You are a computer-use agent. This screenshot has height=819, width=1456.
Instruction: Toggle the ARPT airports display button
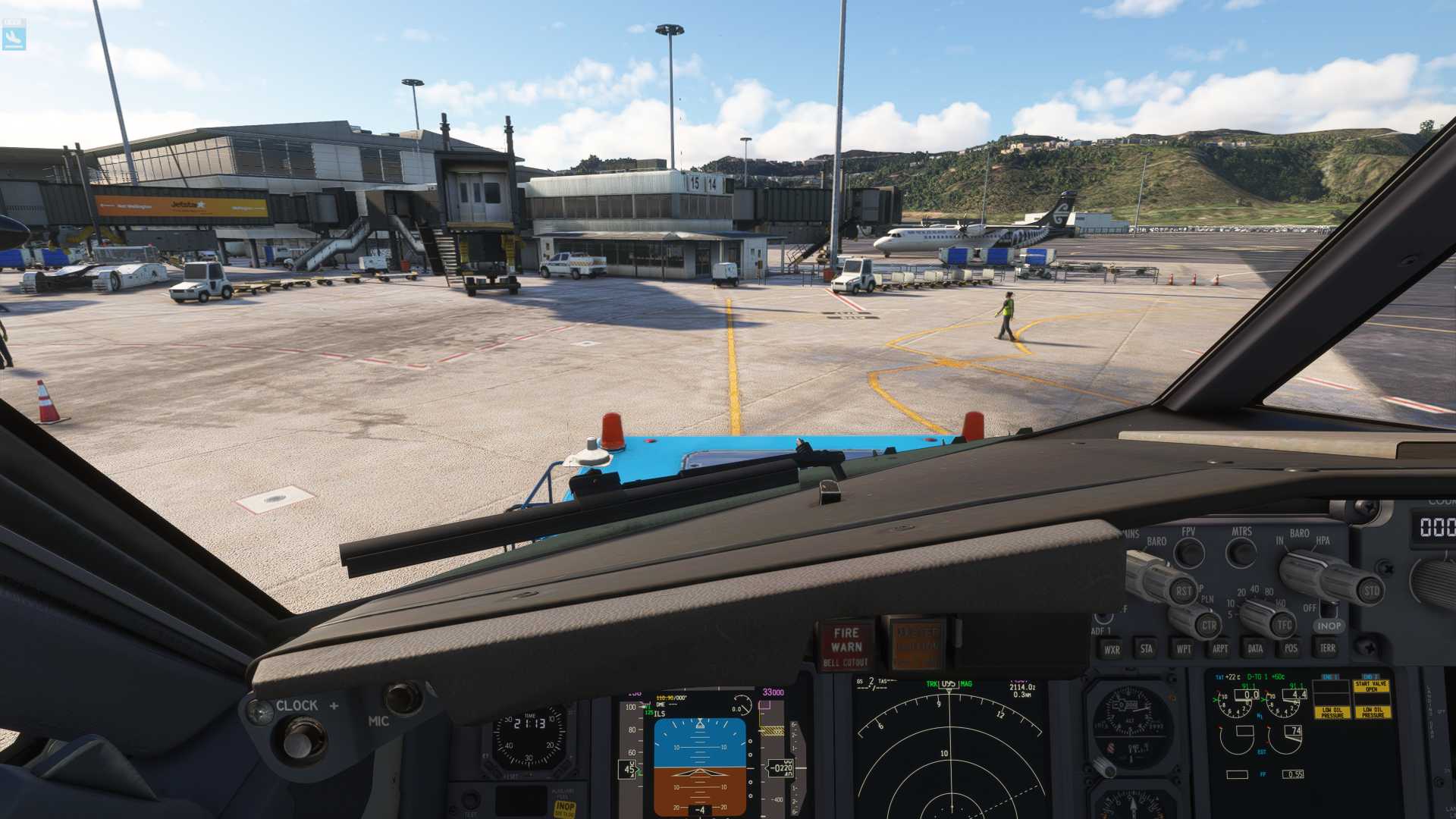point(1219,648)
